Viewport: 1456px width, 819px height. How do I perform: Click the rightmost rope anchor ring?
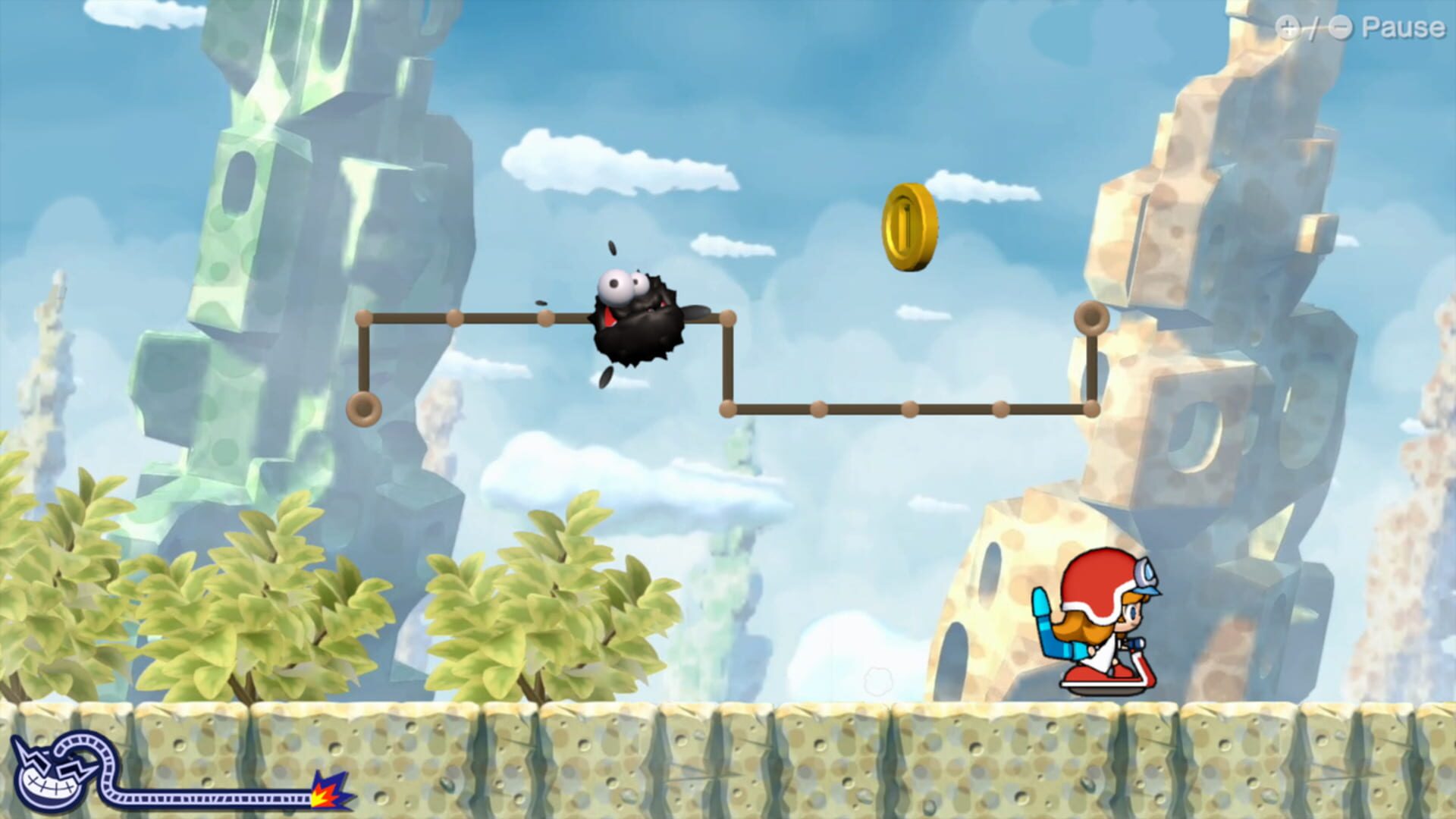click(1092, 318)
